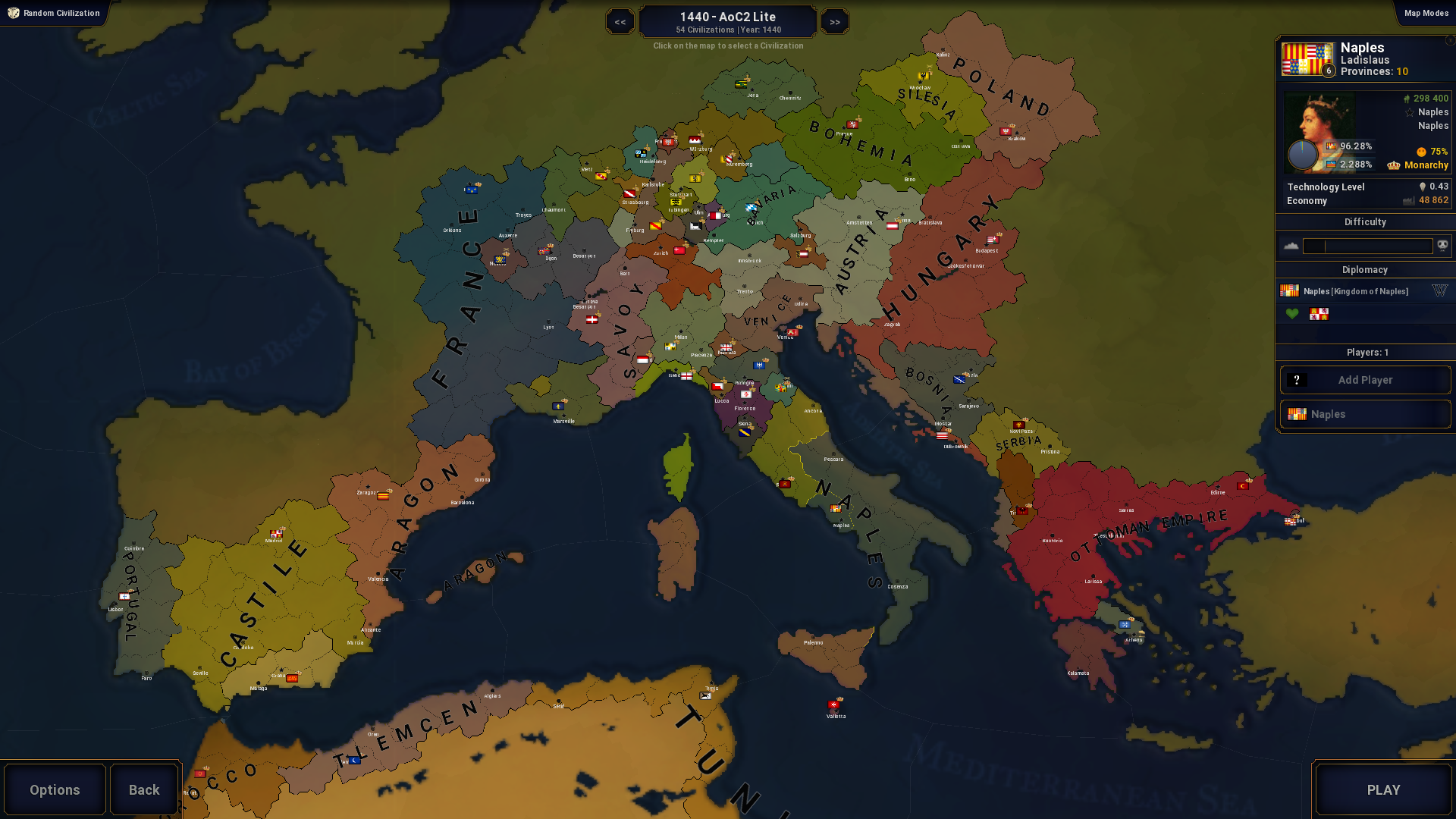
Task: Click Add Player
Action: tap(1365, 380)
